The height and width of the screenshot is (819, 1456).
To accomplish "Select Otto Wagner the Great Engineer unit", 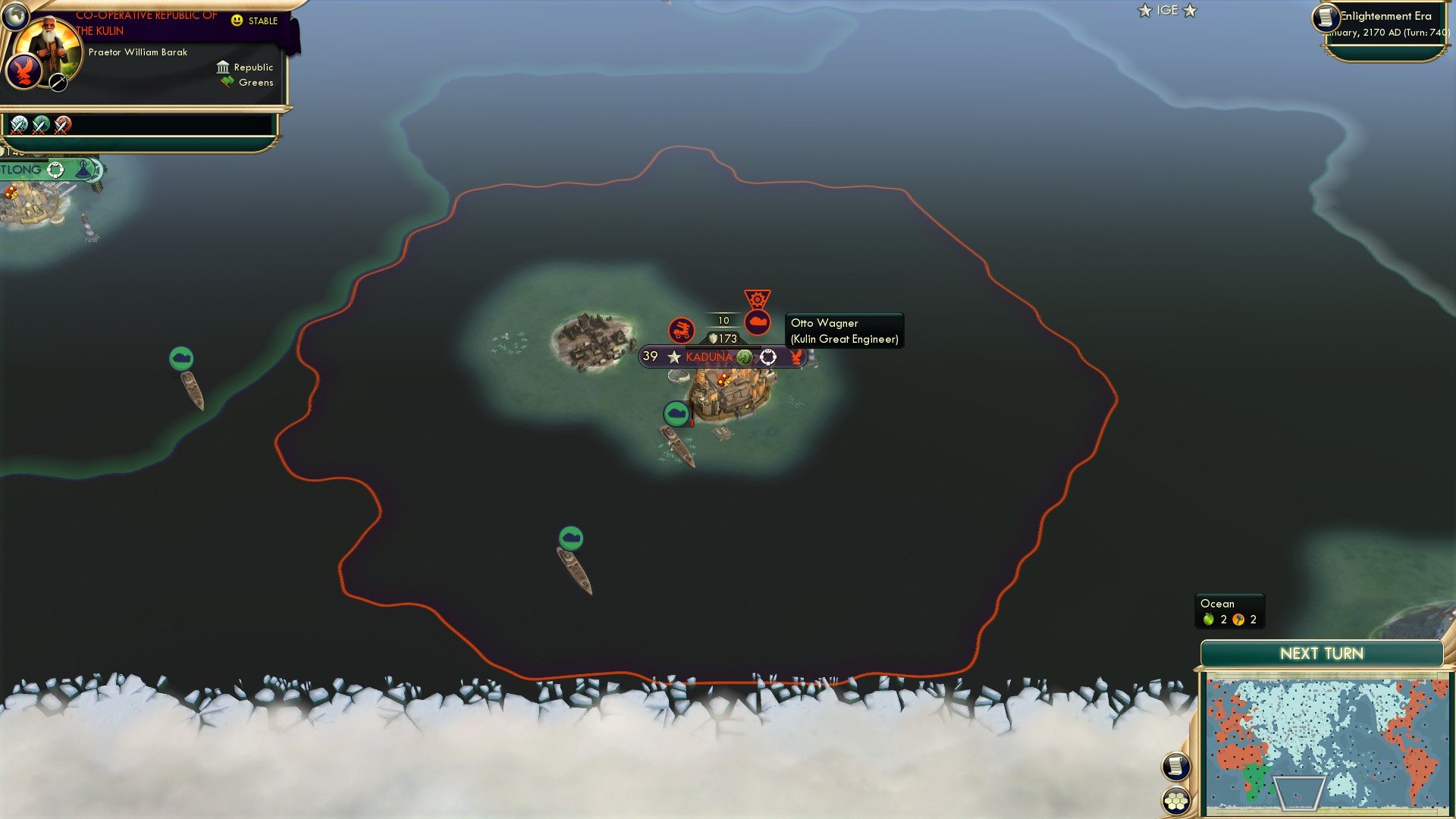I will tap(758, 322).
